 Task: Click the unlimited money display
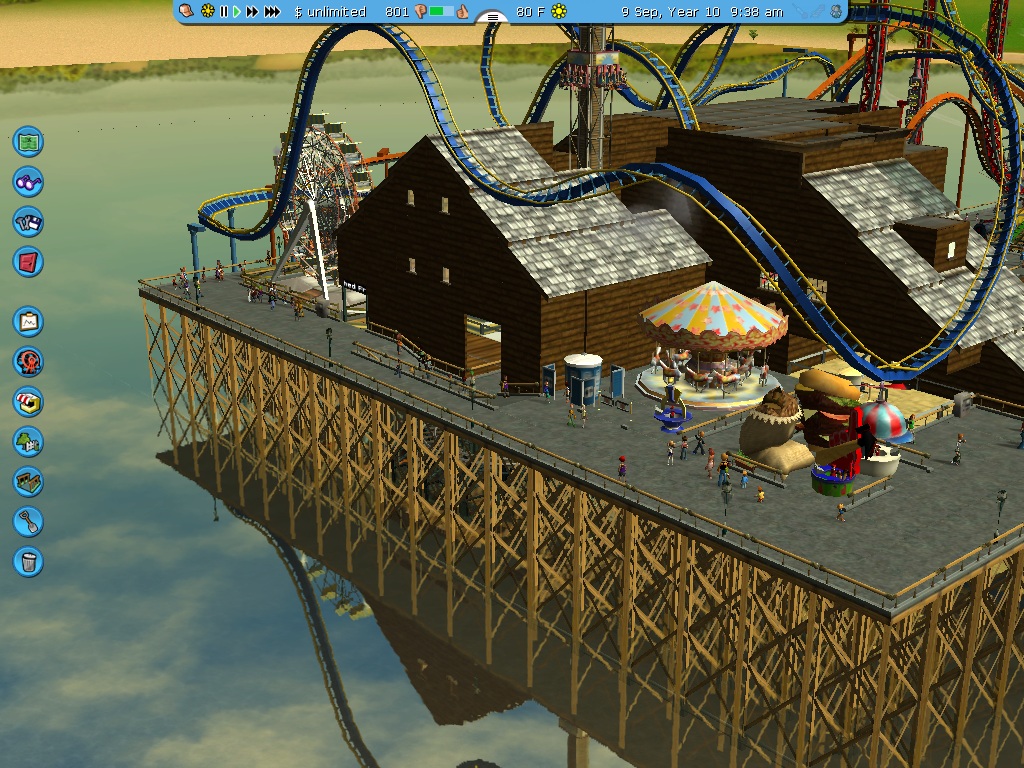click(331, 12)
